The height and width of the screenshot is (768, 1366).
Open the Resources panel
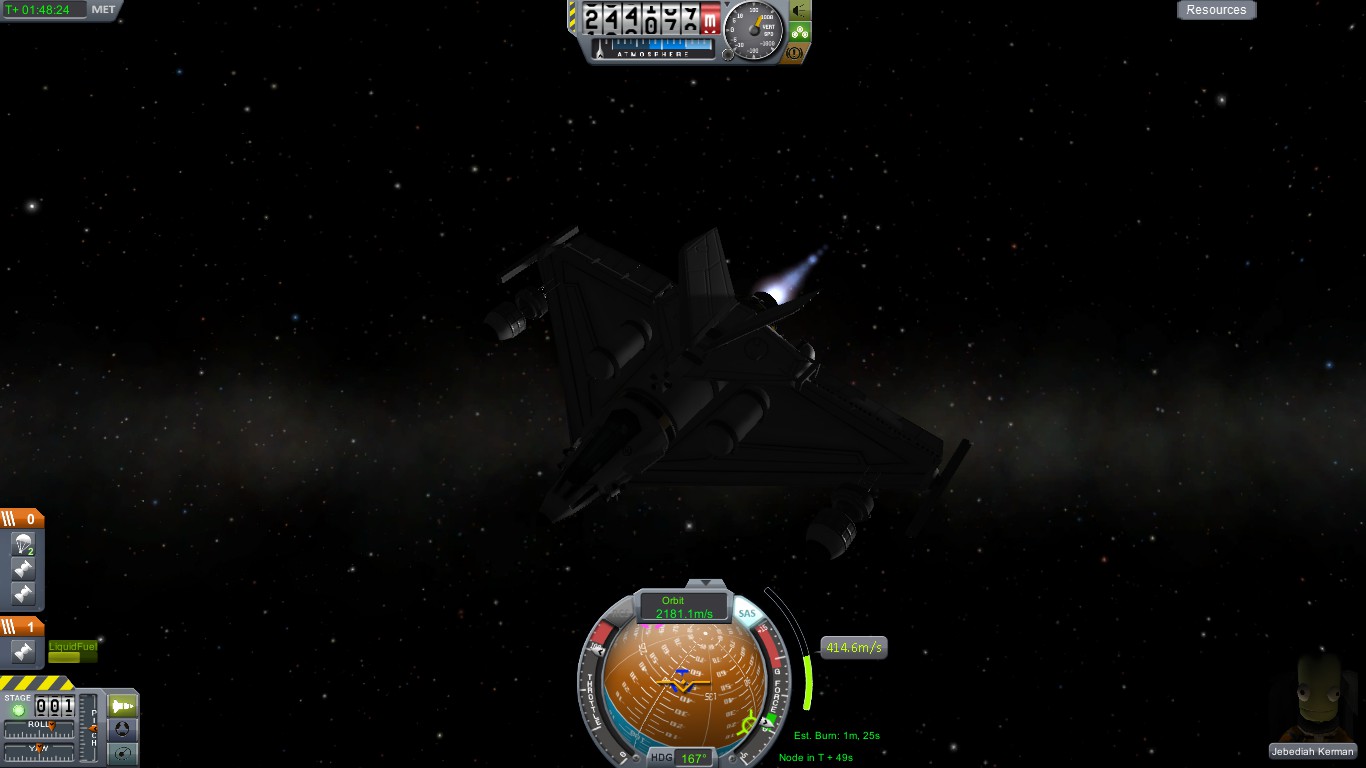(x=1216, y=10)
